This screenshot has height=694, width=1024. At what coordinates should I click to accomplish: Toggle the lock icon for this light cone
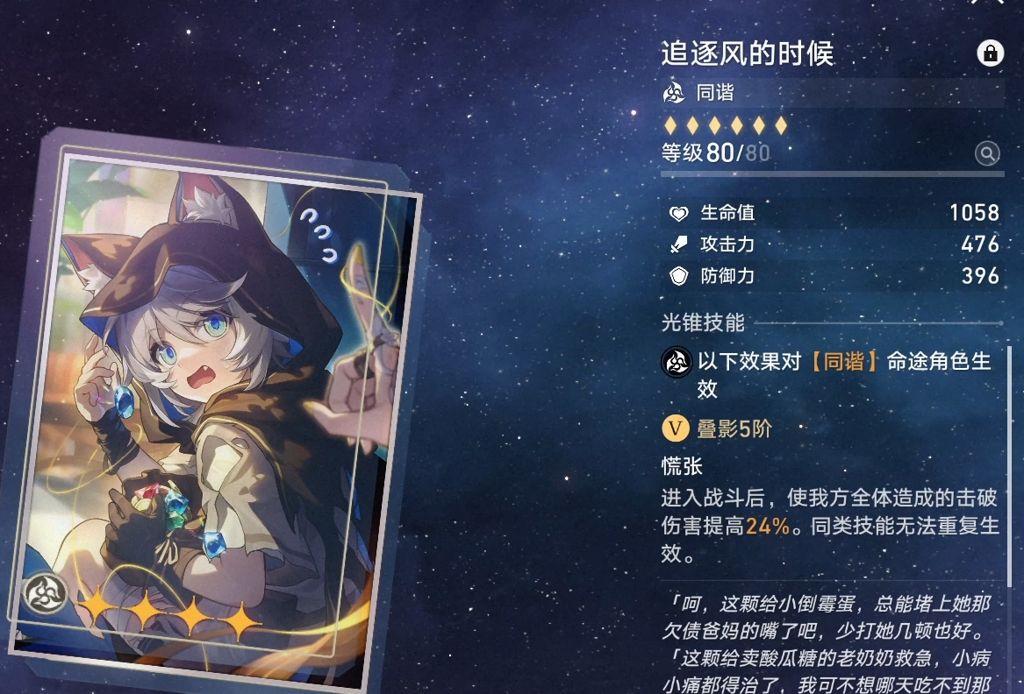pyautogui.click(x=990, y=54)
